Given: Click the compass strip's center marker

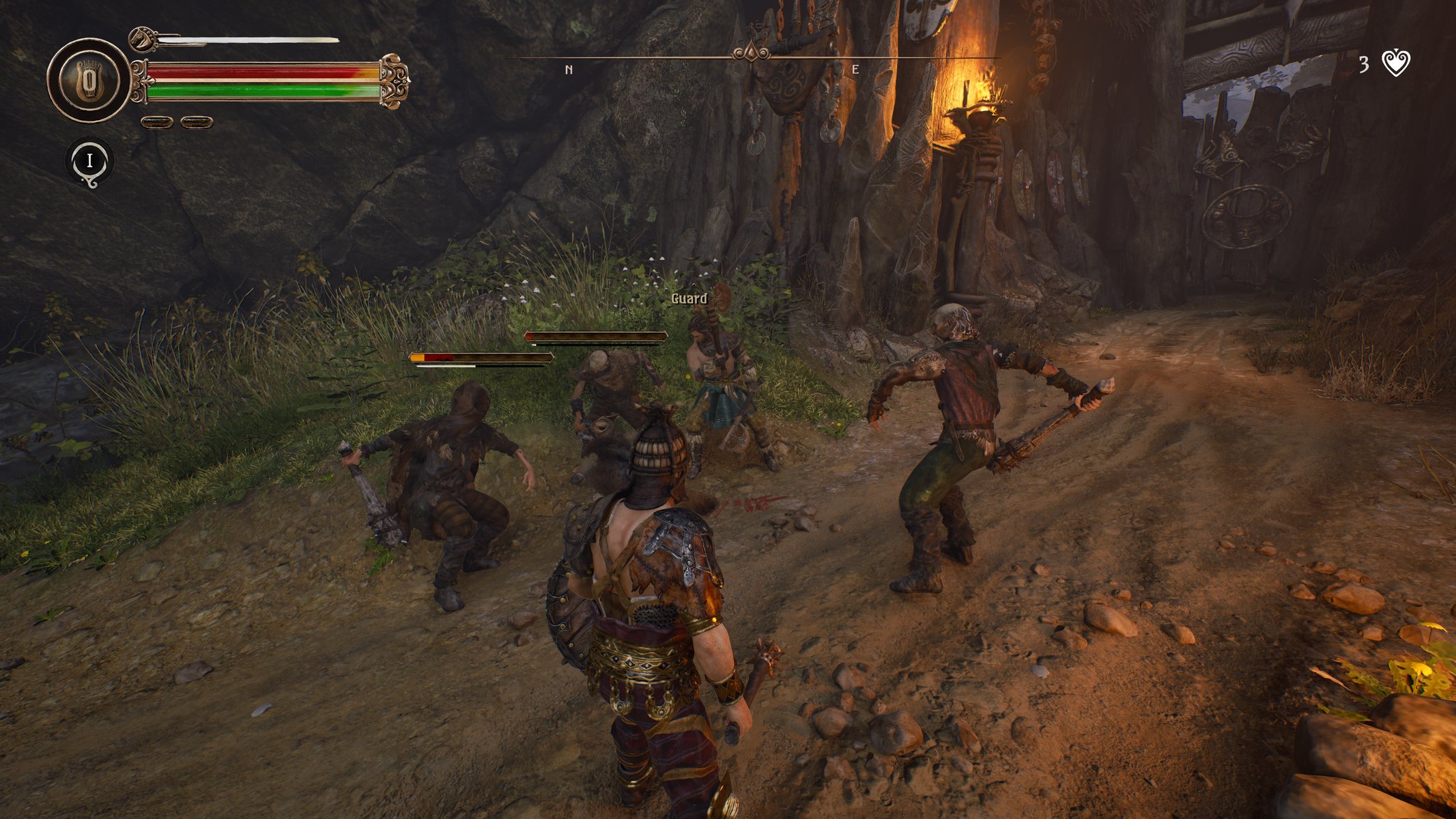Looking at the screenshot, I should (751, 53).
